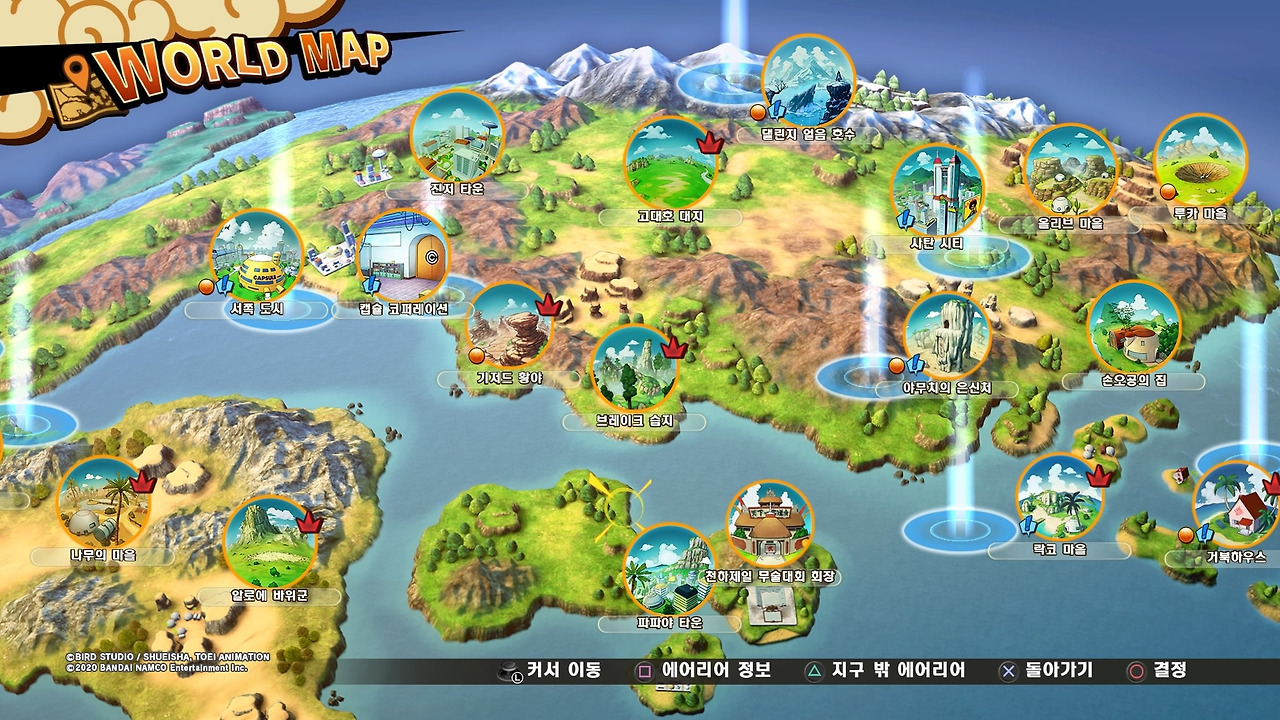Select the 락코 마을 island marker
The width and height of the screenshot is (1280, 720).
tap(1060, 498)
